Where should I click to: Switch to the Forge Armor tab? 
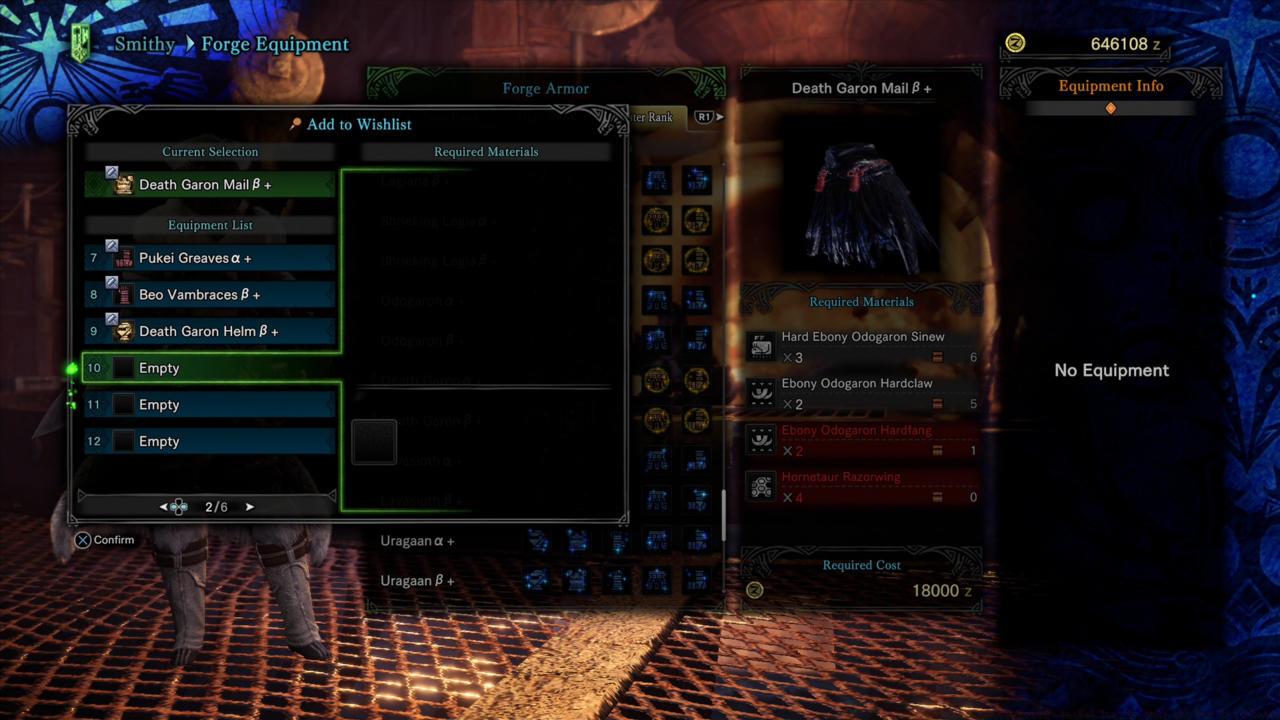[x=545, y=88]
